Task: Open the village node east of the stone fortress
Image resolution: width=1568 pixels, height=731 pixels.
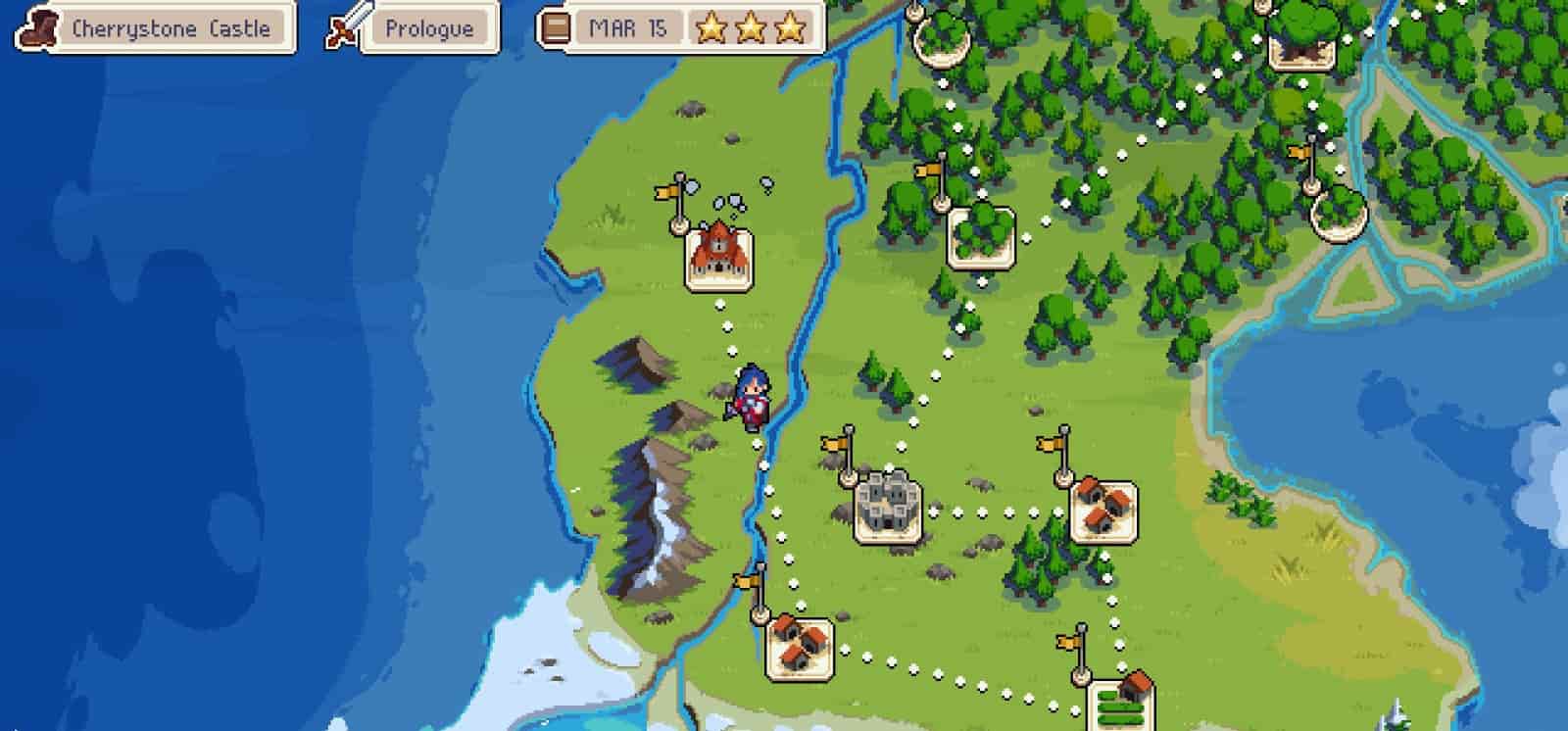Action: click(1102, 510)
